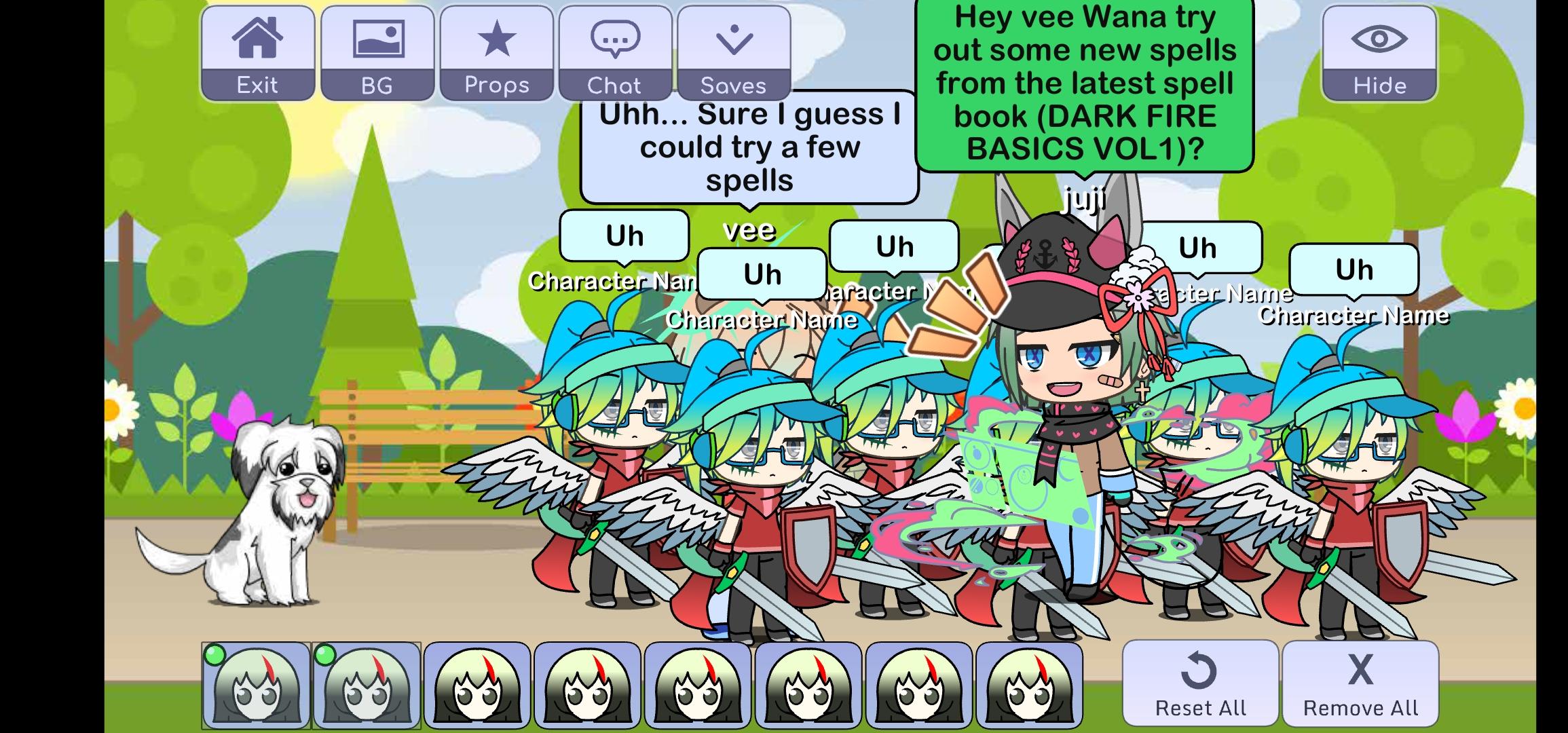Open the Chat speech bubble icon
Image resolution: width=1568 pixels, height=733 pixels.
616,39
